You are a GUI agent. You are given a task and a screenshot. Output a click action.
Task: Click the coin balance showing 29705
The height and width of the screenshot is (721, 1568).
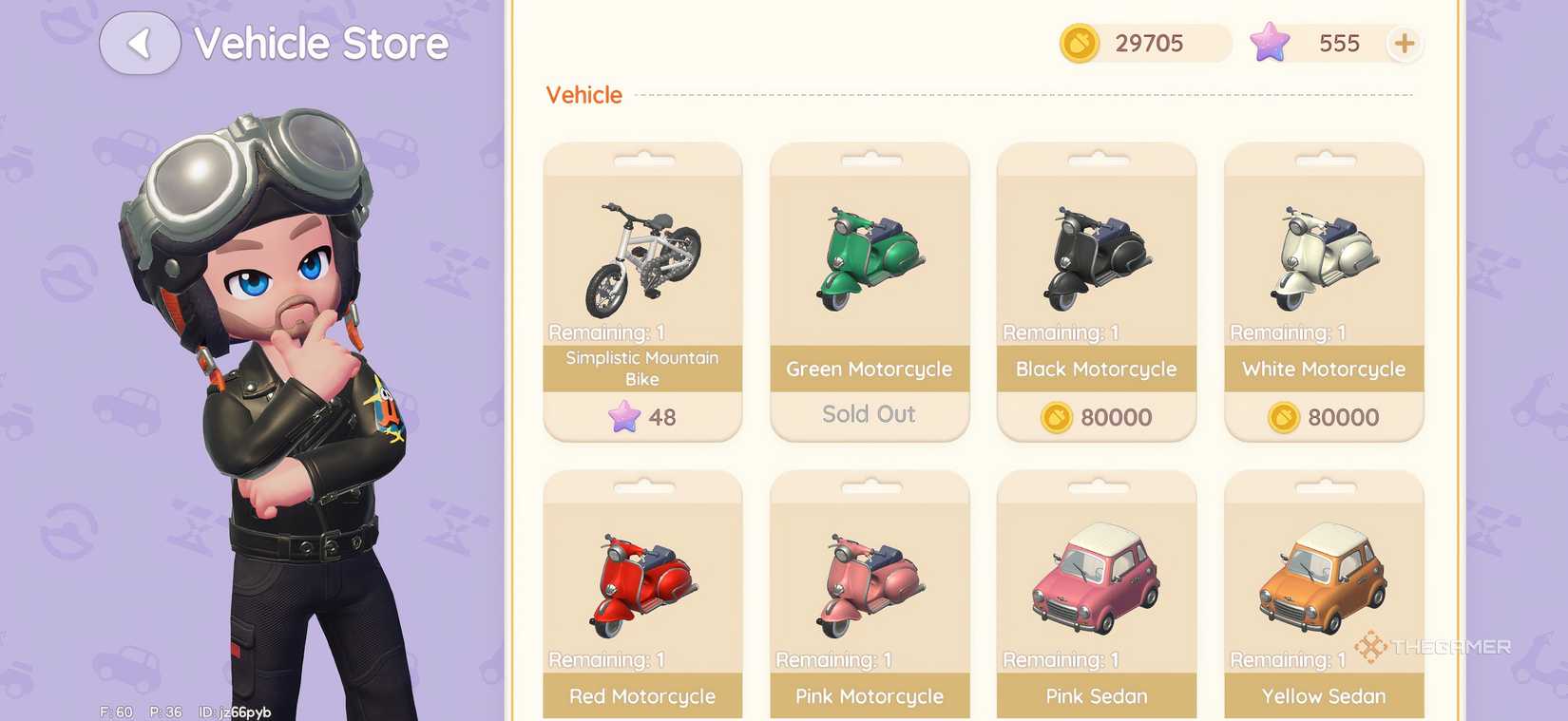(x=1148, y=43)
